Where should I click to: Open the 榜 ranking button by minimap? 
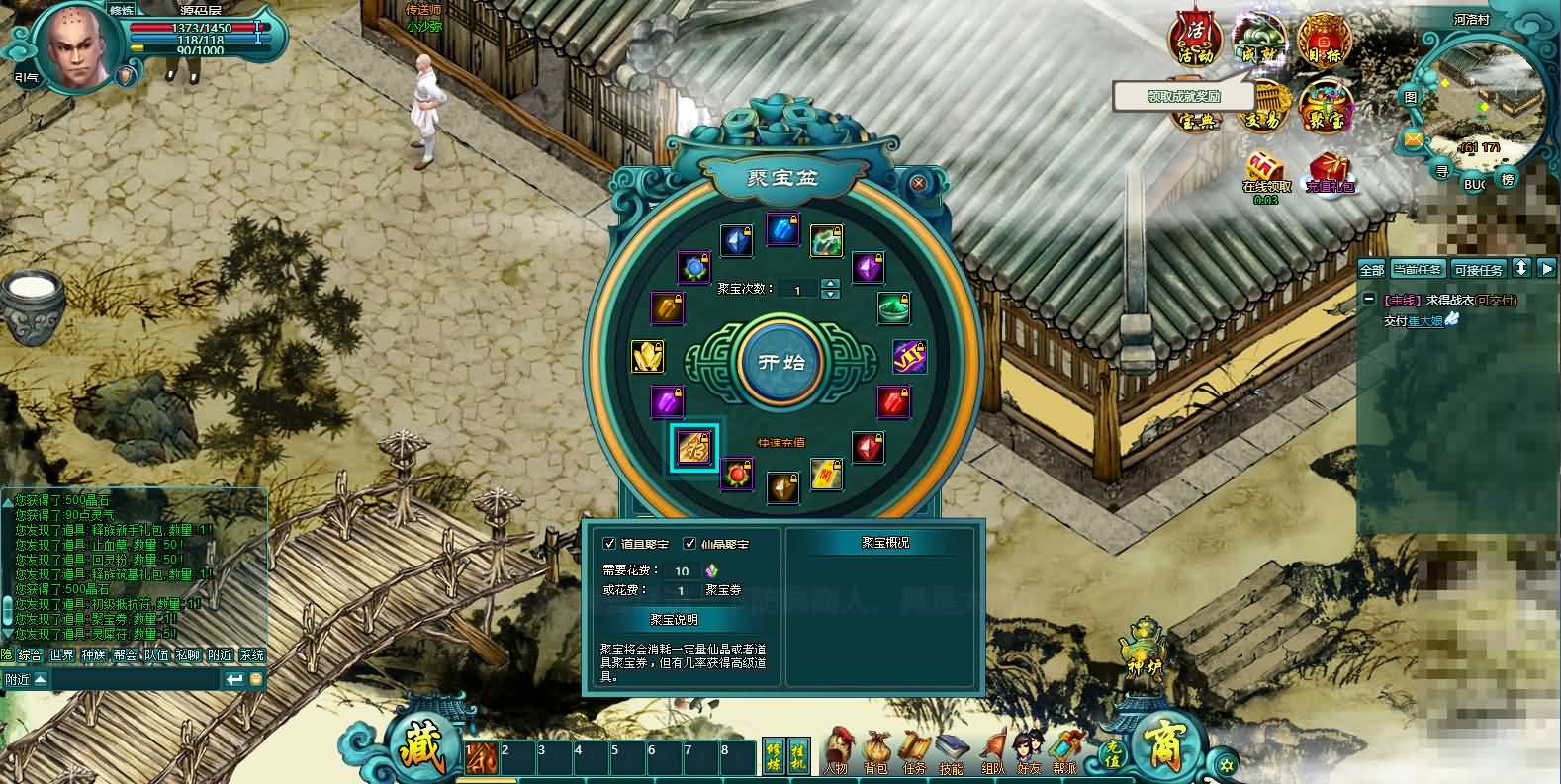point(1508,179)
